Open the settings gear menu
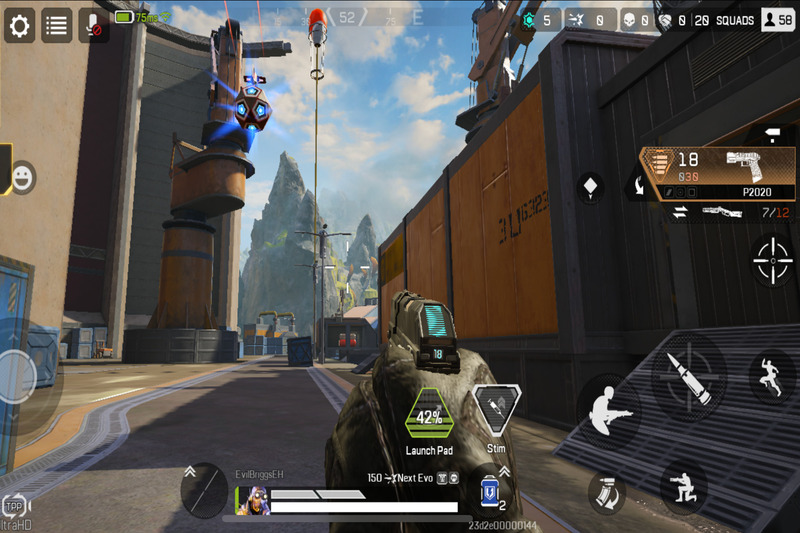The height and width of the screenshot is (533, 800). (x=20, y=25)
